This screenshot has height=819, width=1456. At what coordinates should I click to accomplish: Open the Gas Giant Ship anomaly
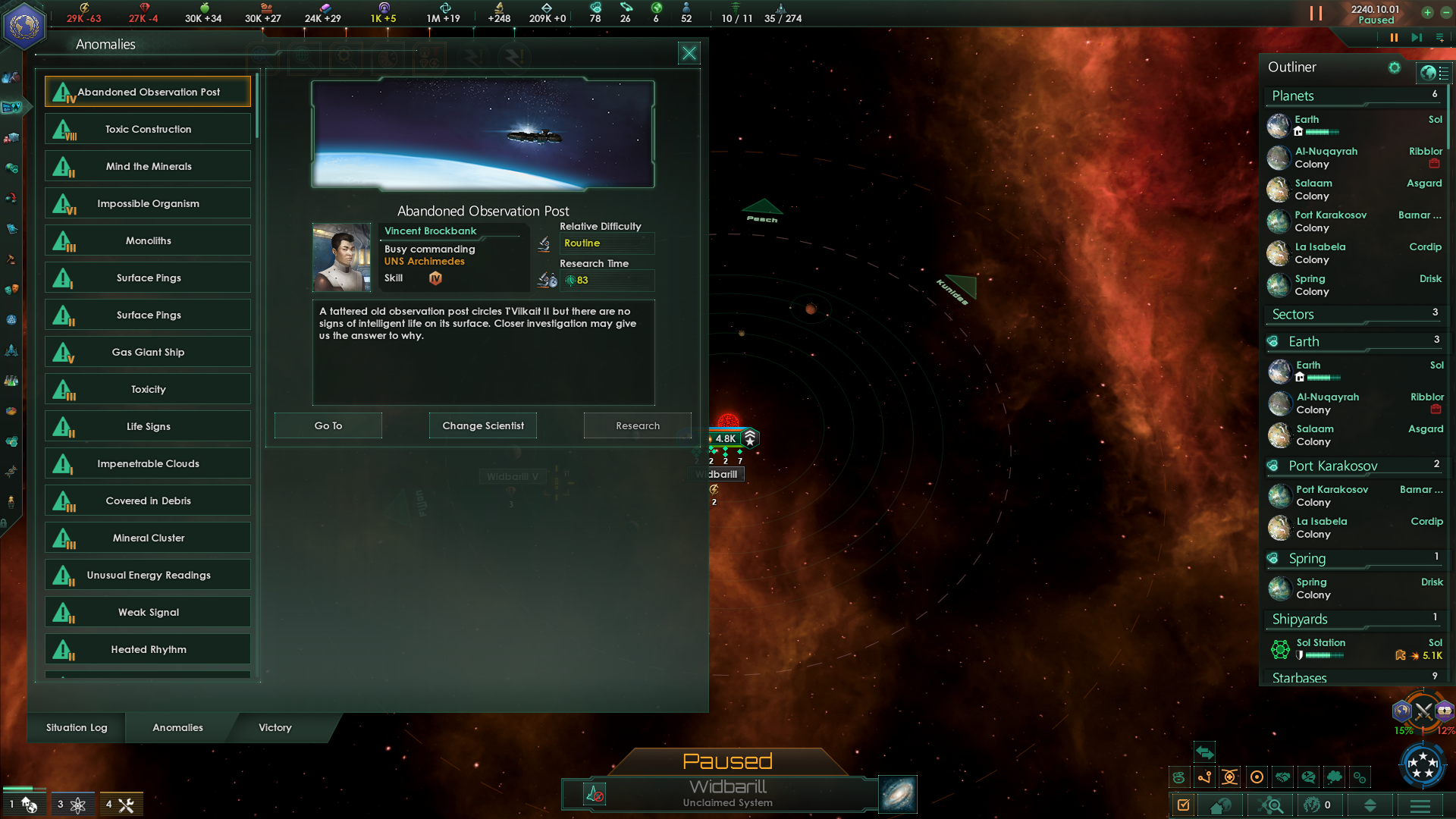tap(148, 352)
